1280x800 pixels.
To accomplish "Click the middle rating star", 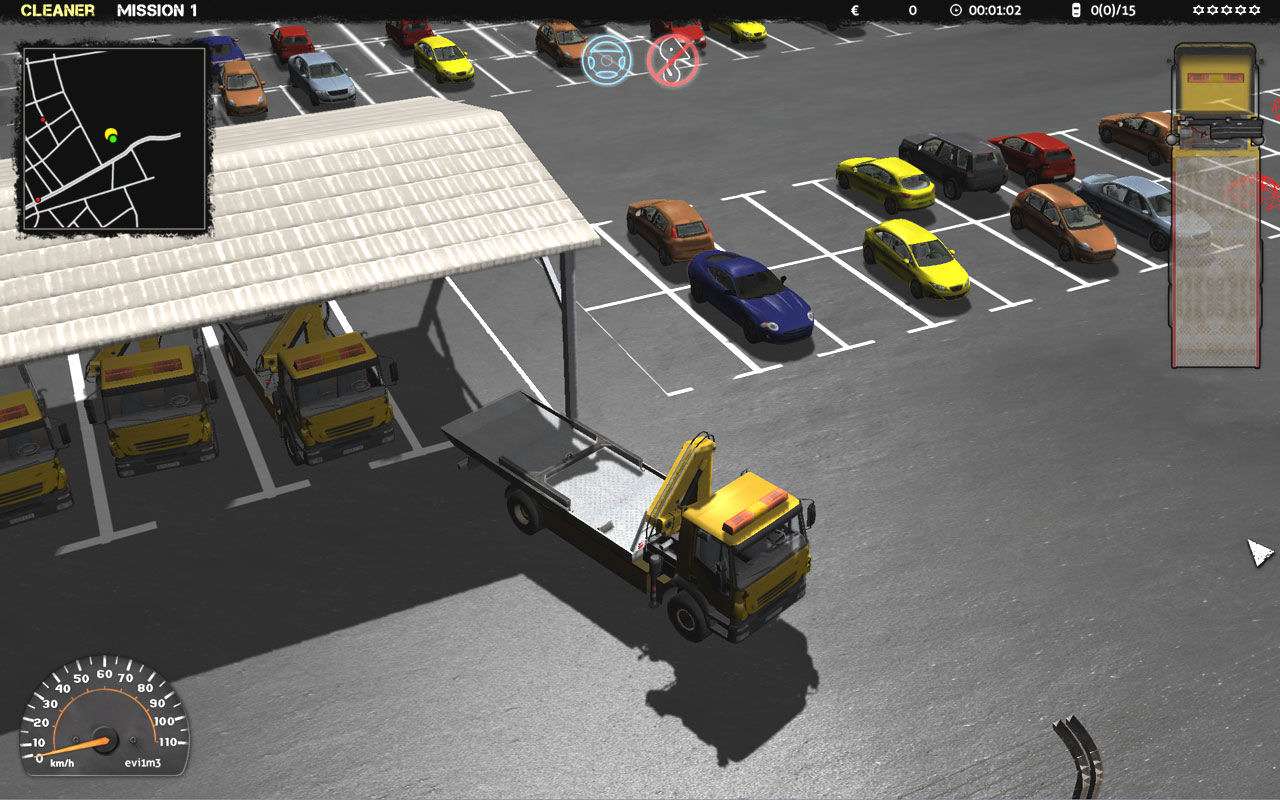I will tap(1227, 10).
